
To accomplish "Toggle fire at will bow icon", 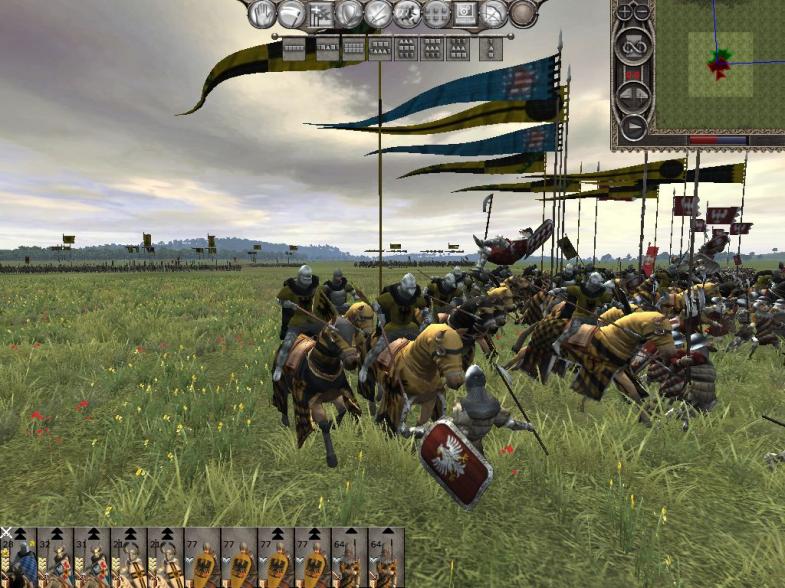I will (x=495, y=13).
